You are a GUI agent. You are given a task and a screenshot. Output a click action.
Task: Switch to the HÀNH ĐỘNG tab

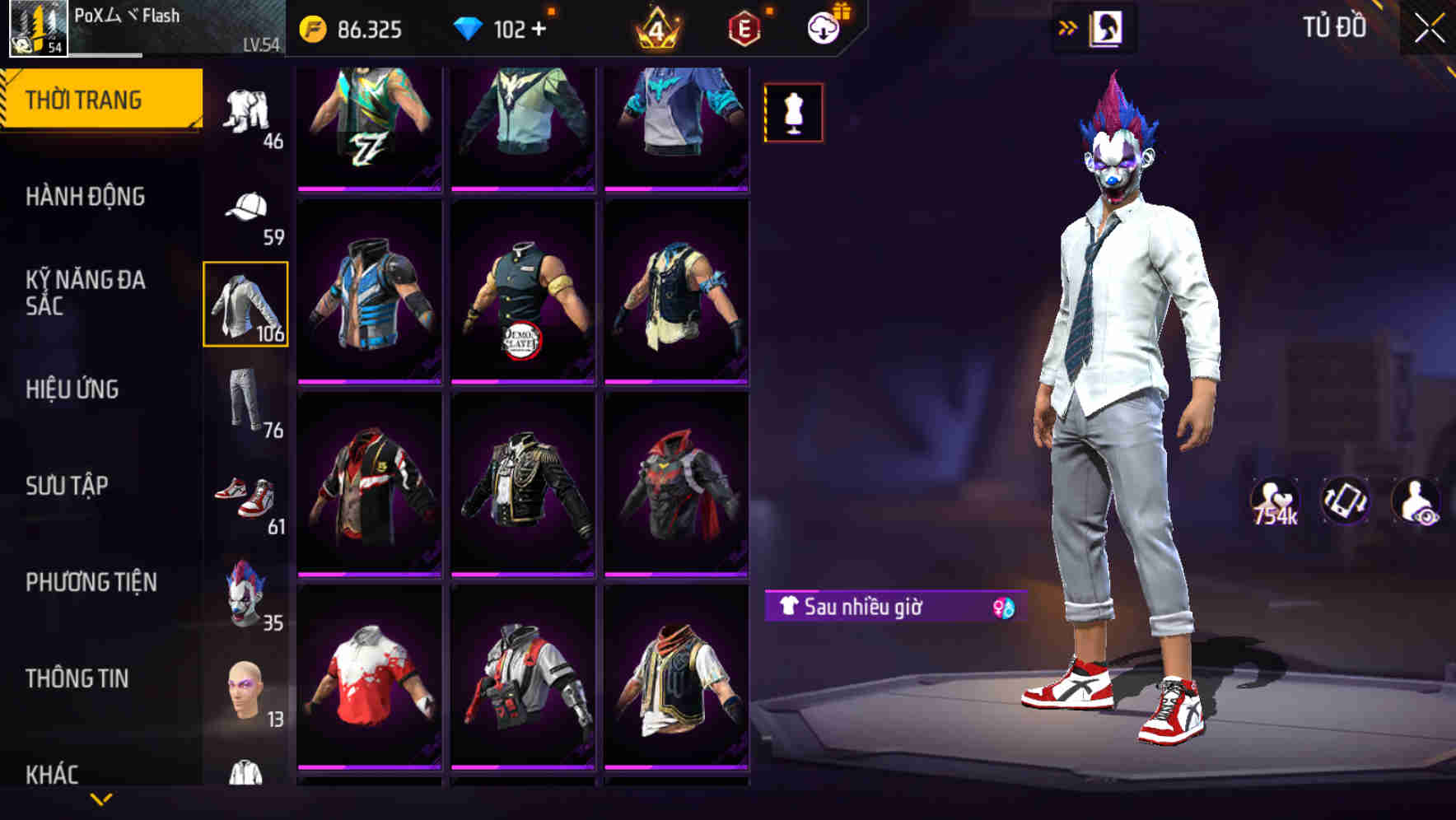[86, 198]
